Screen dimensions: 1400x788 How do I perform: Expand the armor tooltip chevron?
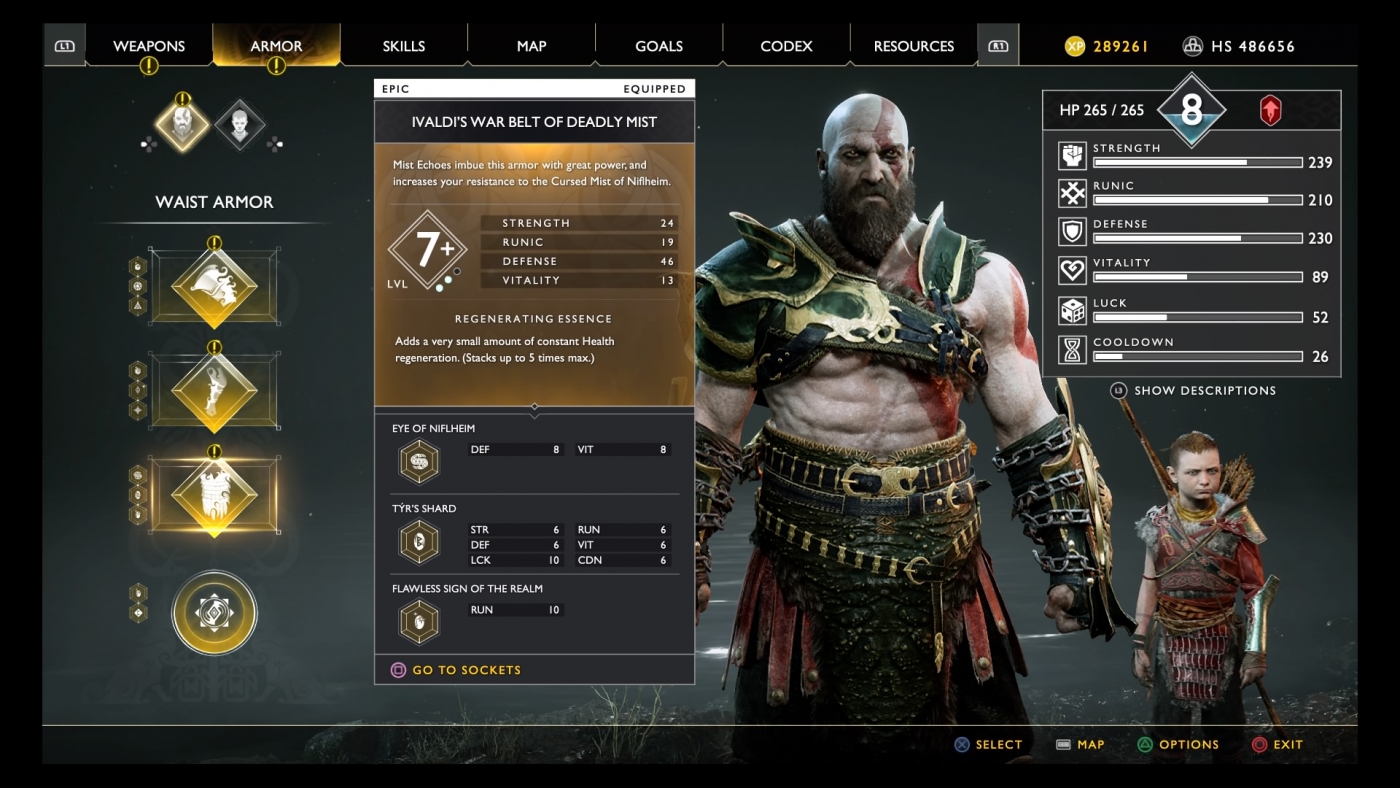click(x=535, y=409)
